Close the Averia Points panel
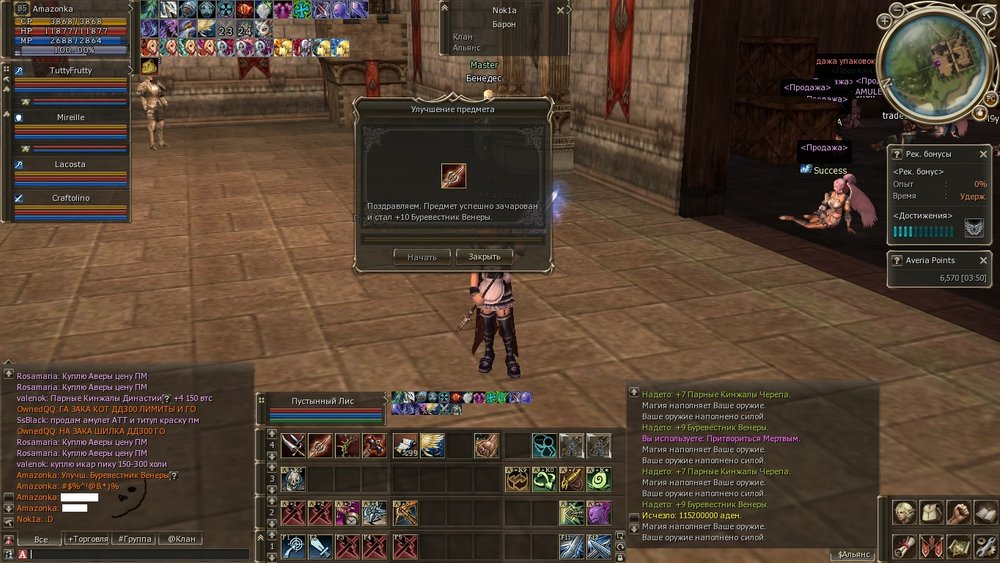The image size is (1000, 563). [x=983, y=260]
